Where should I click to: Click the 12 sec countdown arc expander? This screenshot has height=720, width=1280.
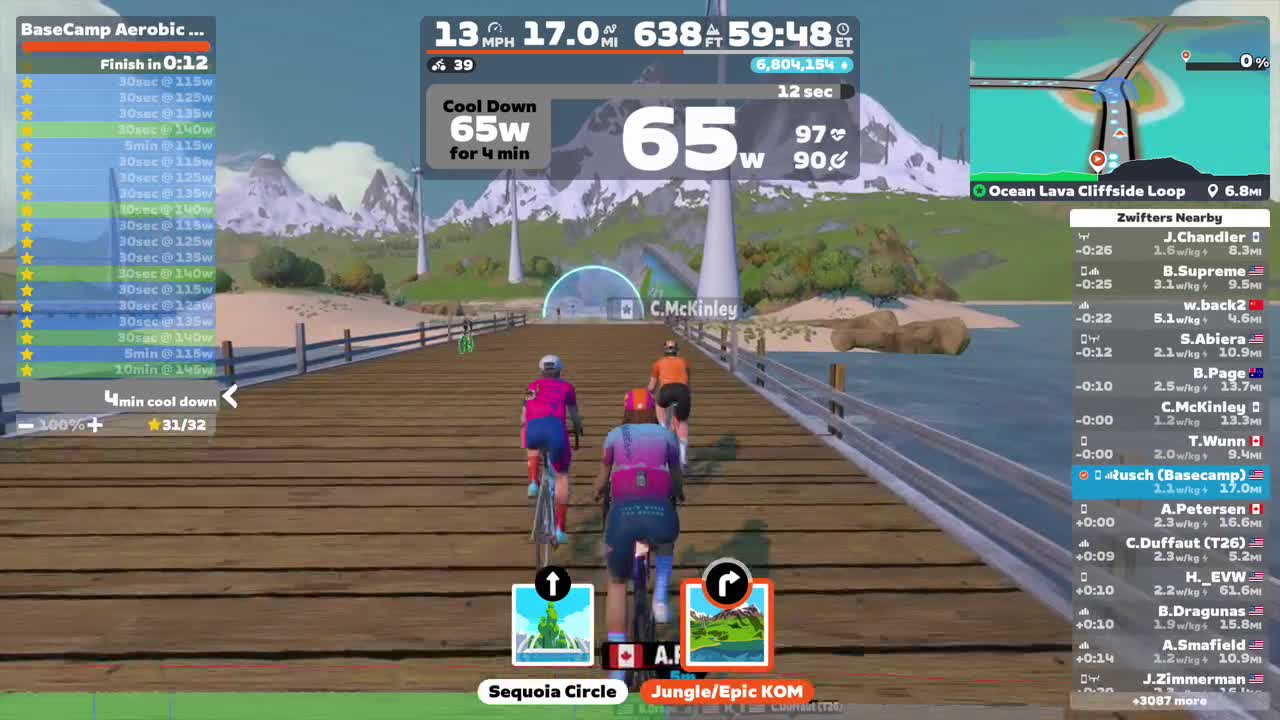coord(845,91)
